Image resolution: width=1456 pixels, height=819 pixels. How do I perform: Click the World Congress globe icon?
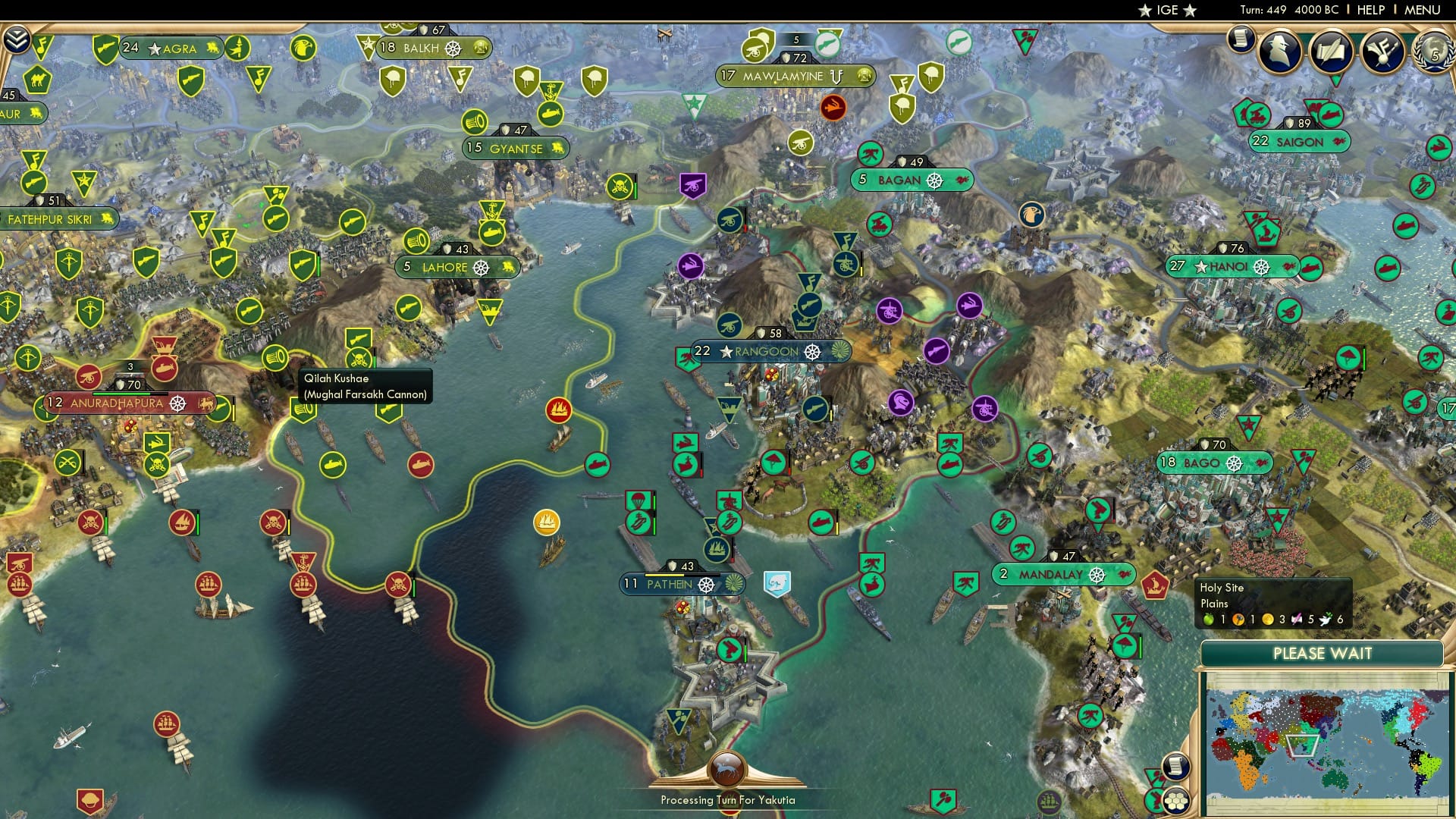tap(1436, 55)
